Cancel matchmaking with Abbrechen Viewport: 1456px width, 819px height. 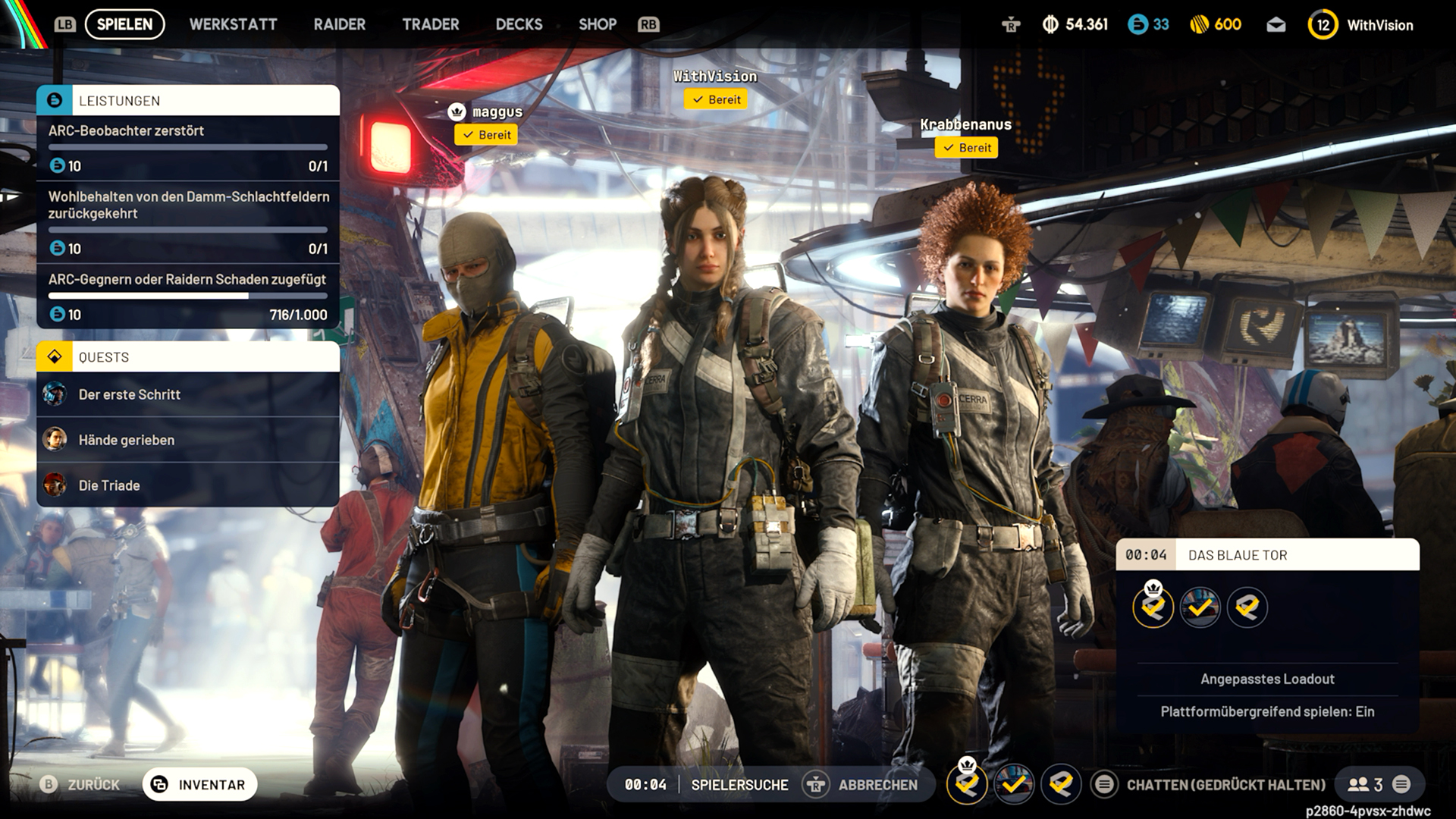pos(861,785)
